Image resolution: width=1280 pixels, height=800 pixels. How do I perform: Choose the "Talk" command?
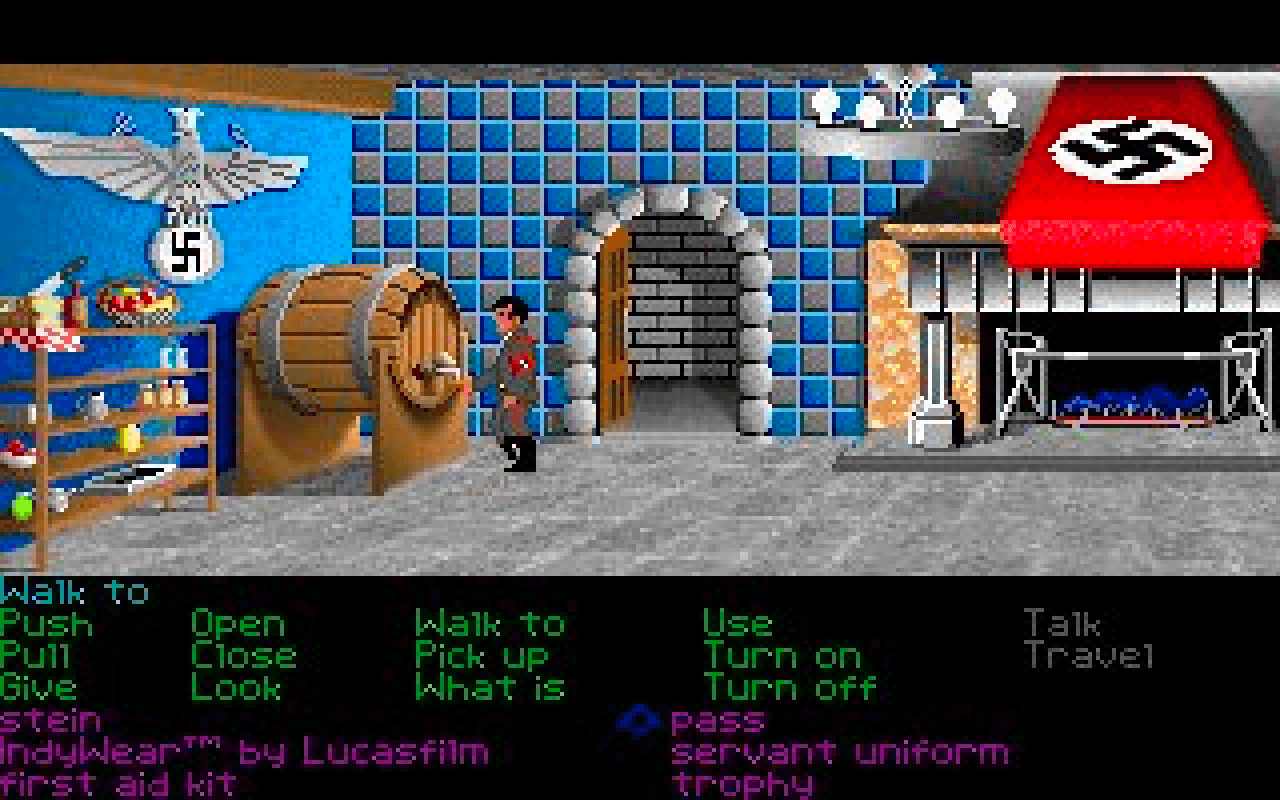1063,624
